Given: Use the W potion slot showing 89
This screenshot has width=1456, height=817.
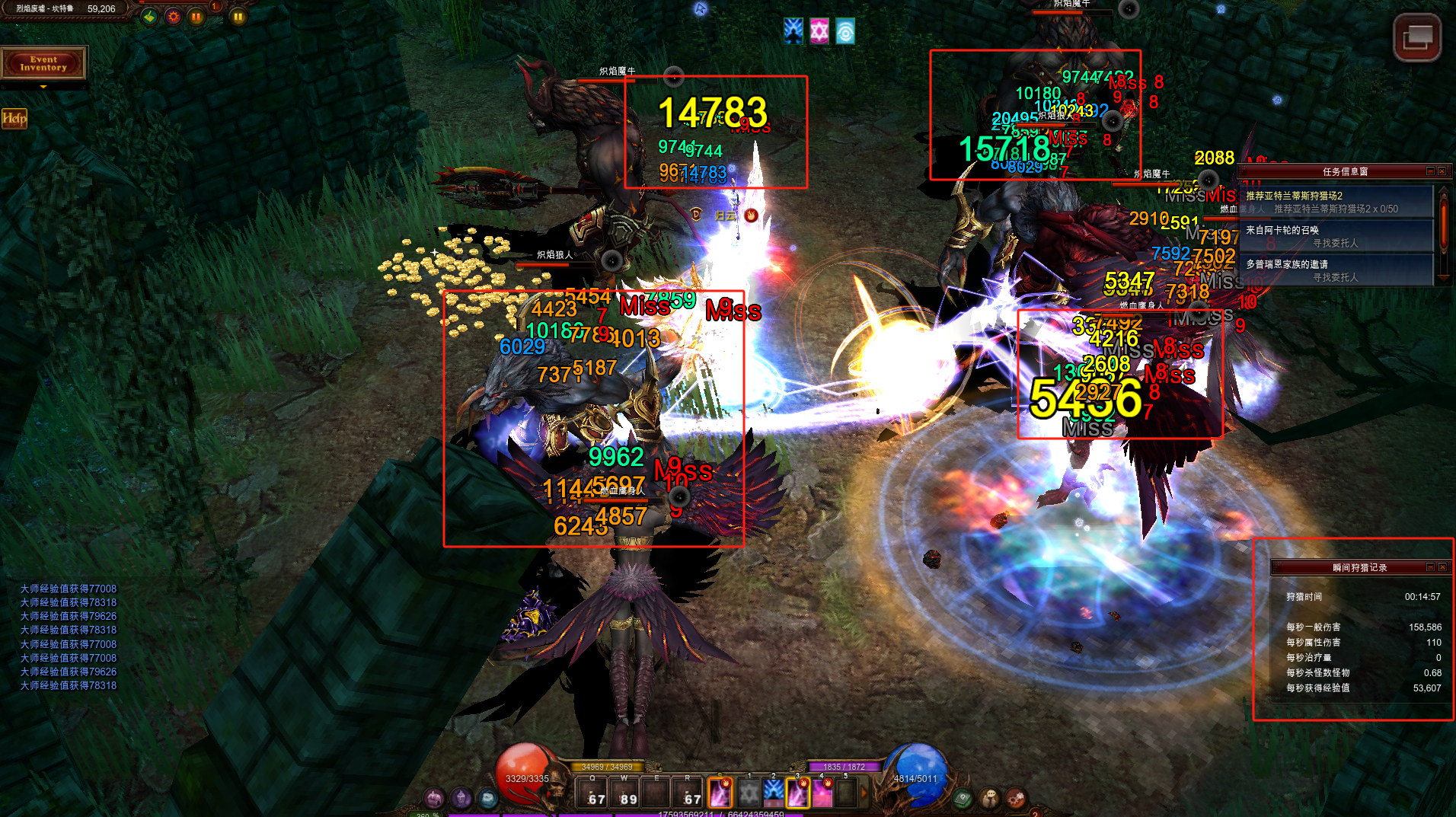Looking at the screenshot, I should pyautogui.click(x=626, y=793).
